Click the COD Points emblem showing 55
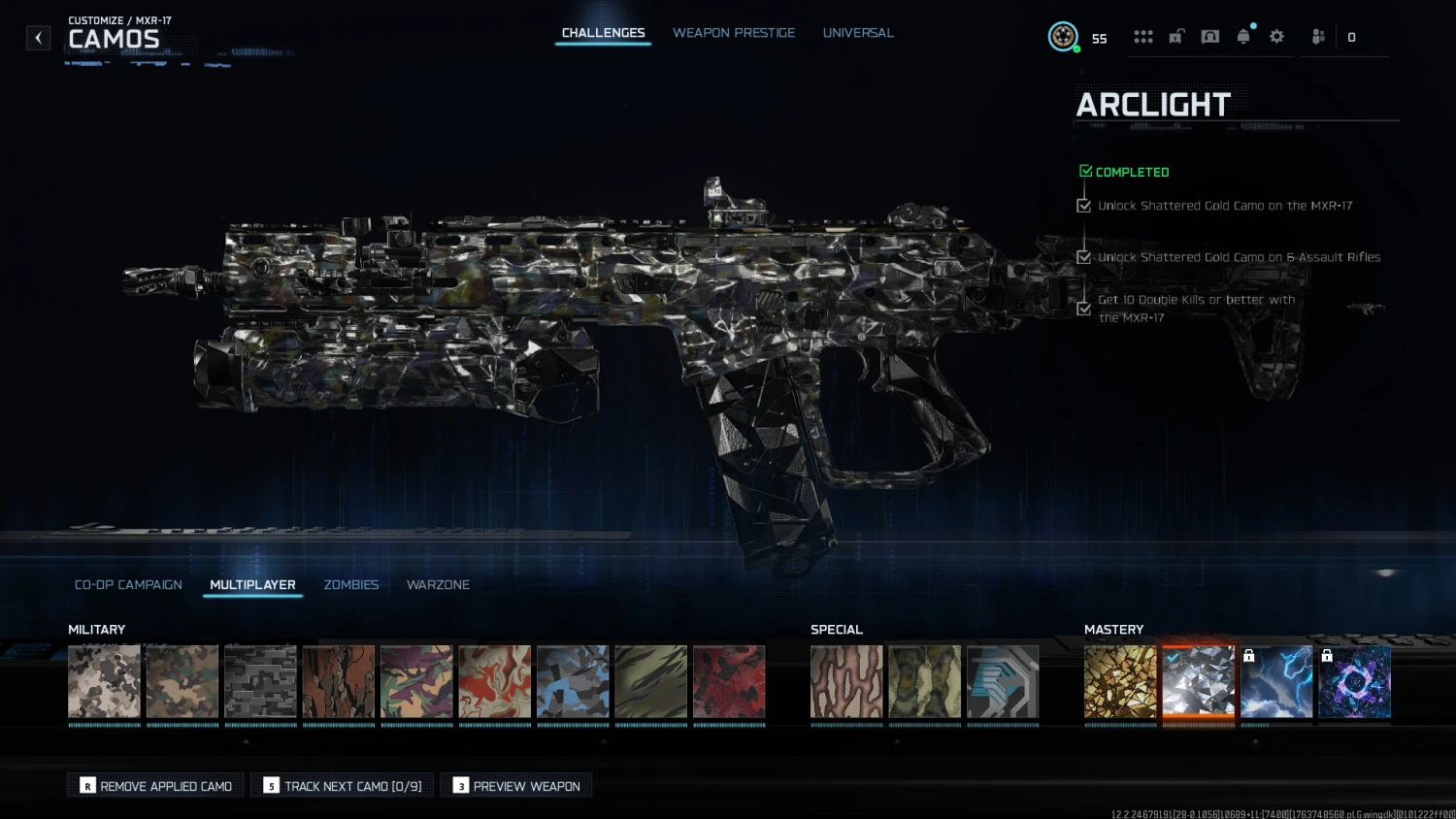 pyautogui.click(x=1064, y=36)
